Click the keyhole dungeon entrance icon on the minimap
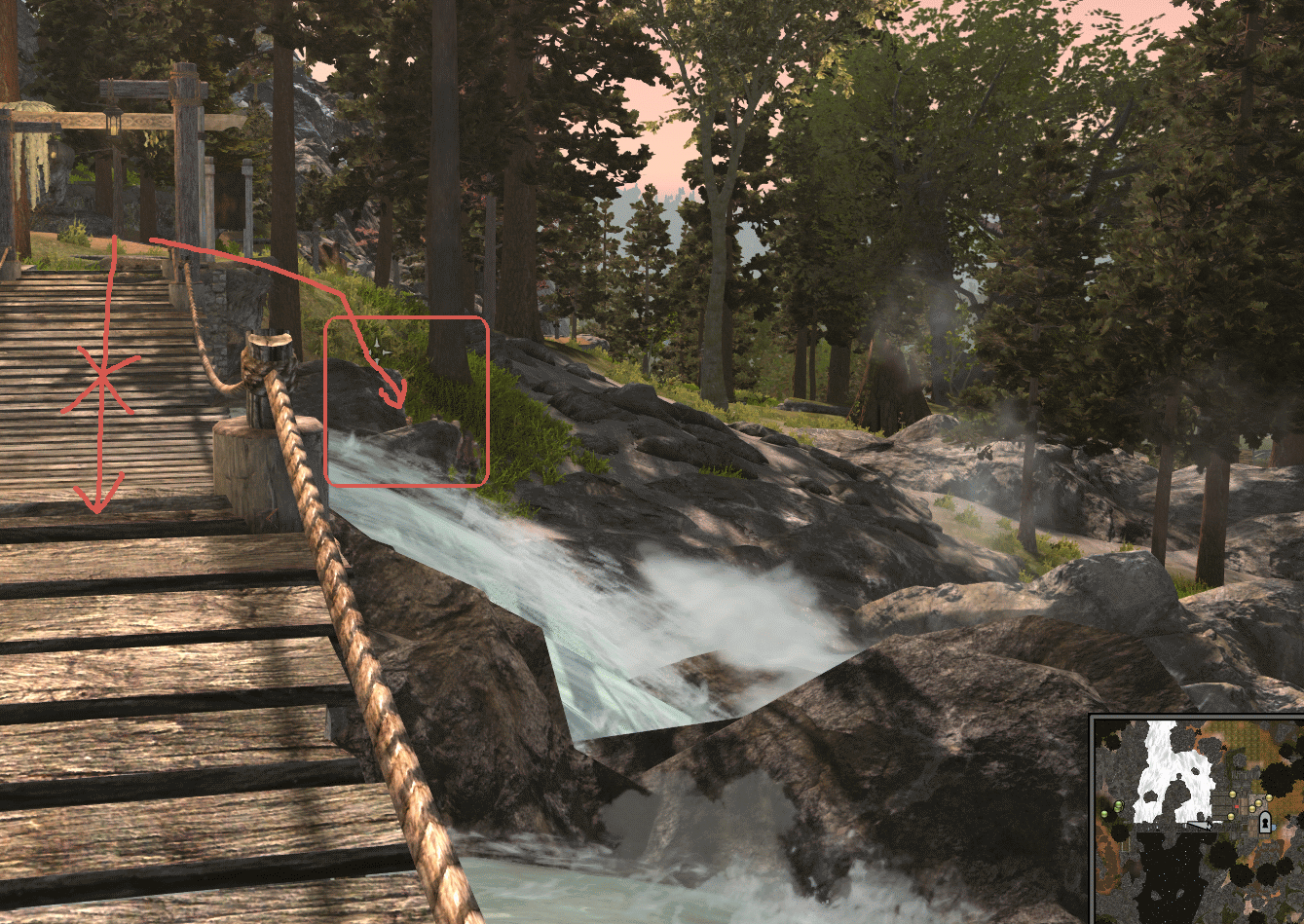The width and height of the screenshot is (1304, 924). 1264,821
